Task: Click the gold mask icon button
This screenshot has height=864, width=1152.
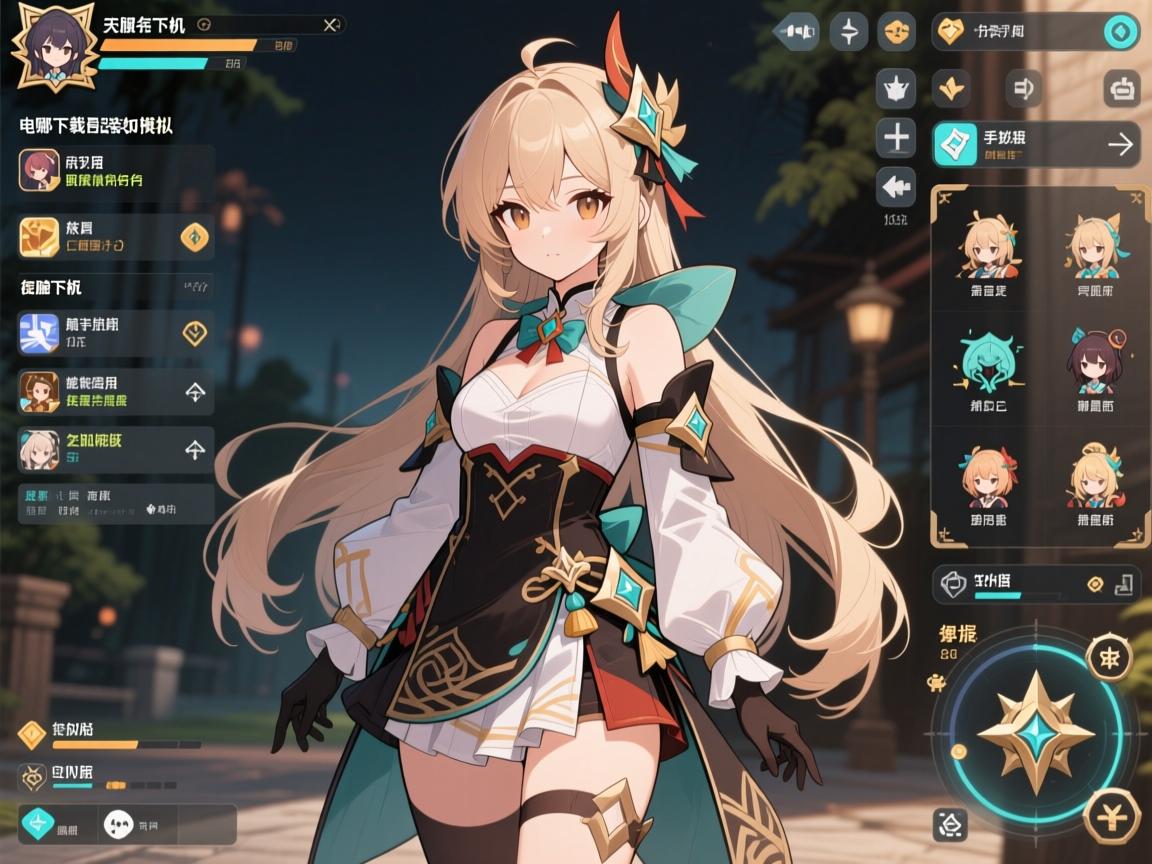Action: click(x=896, y=32)
